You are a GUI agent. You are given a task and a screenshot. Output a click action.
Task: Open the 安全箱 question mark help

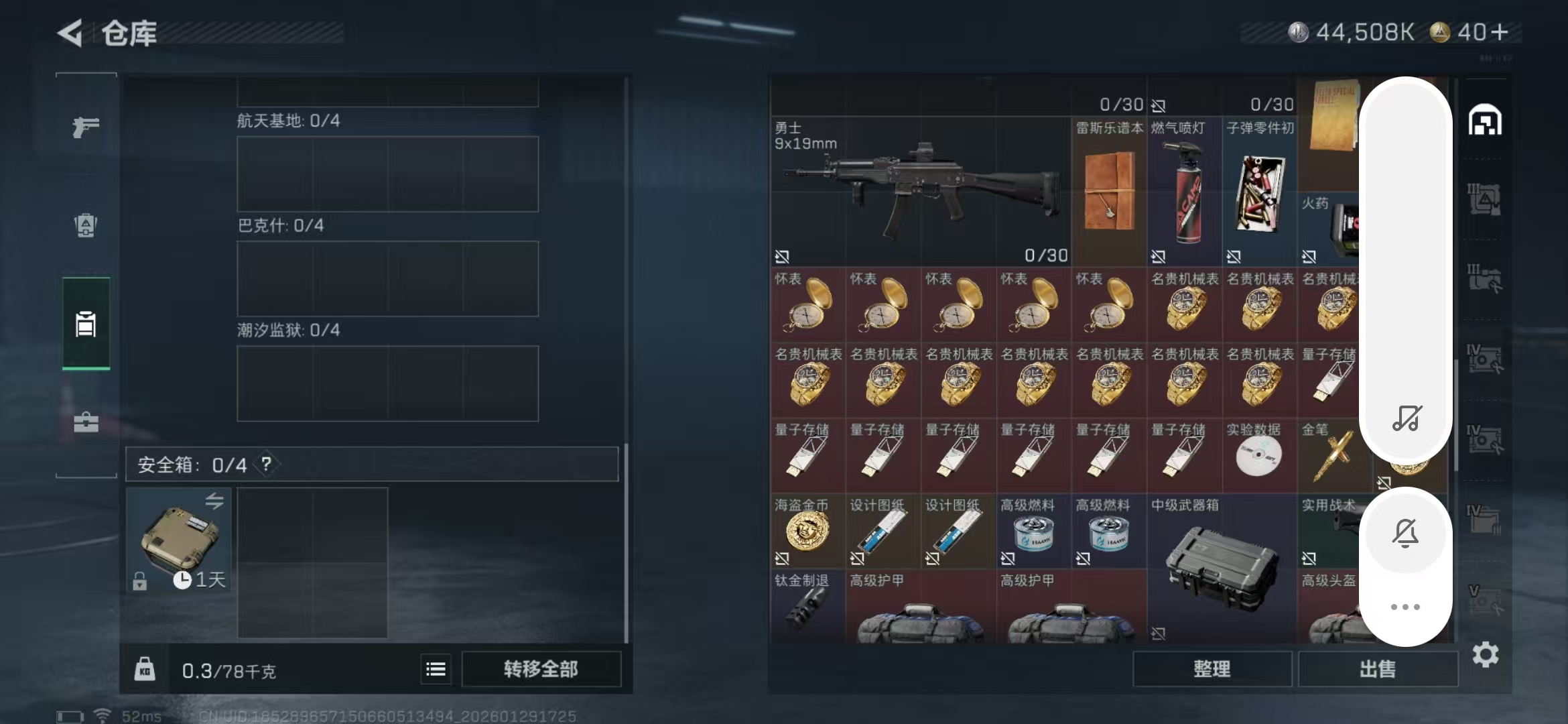[x=267, y=464]
